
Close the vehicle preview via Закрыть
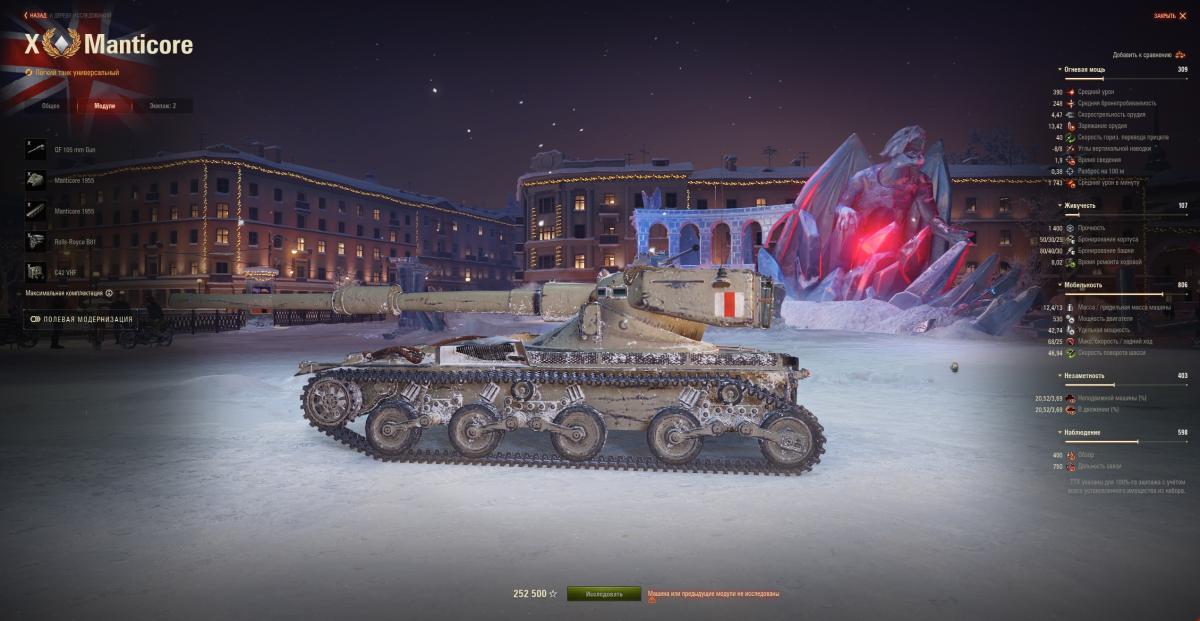coord(1169,15)
